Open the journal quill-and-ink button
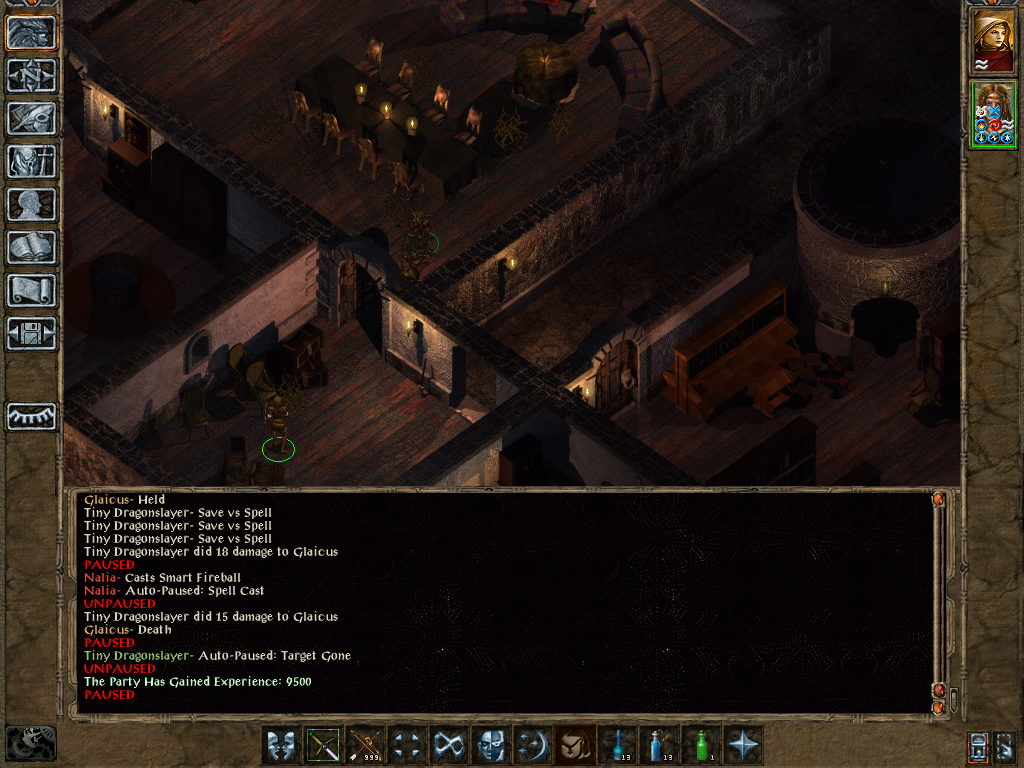 pyautogui.click(x=32, y=119)
